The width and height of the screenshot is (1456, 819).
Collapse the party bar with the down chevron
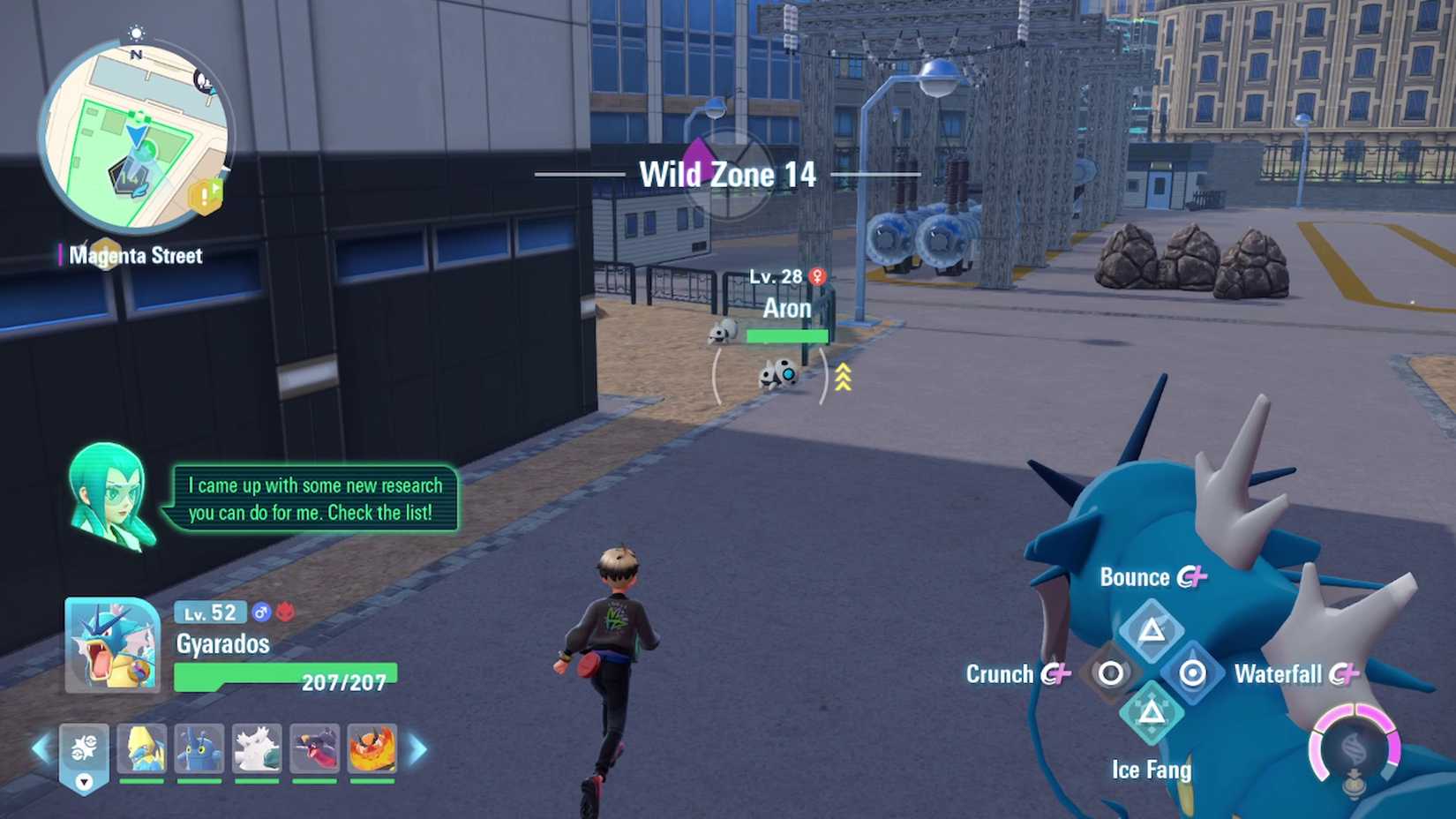(x=84, y=780)
